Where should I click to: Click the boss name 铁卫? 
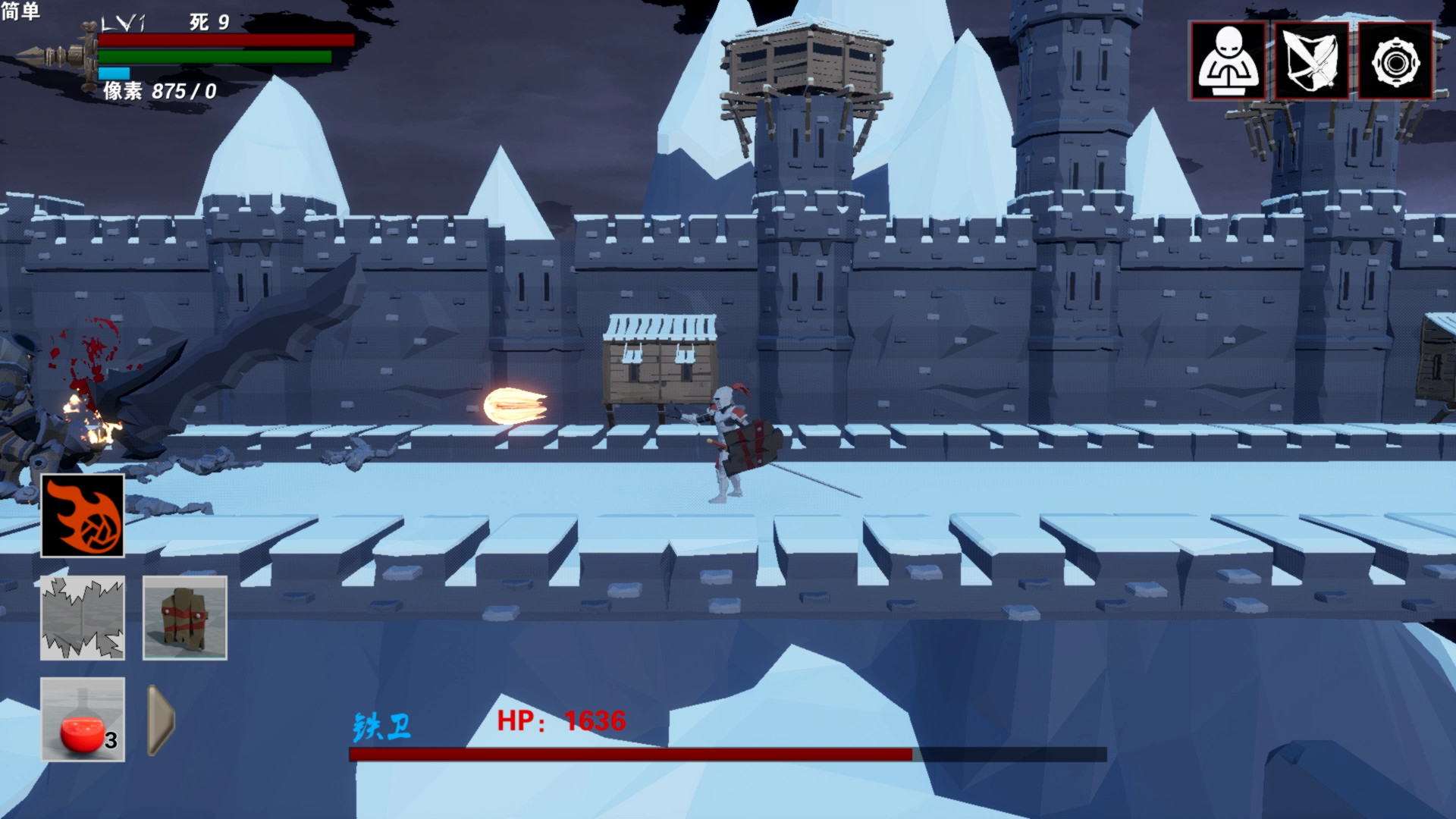tap(381, 726)
